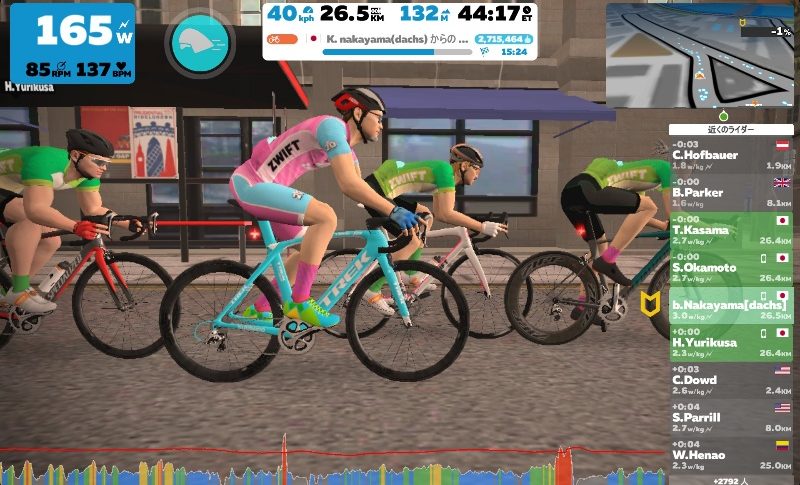Image resolution: width=800 pixels, height=485 pixels.
Task: Activate the aero helmet power-up
Action: pyautogui.click(x=201, y=44)
